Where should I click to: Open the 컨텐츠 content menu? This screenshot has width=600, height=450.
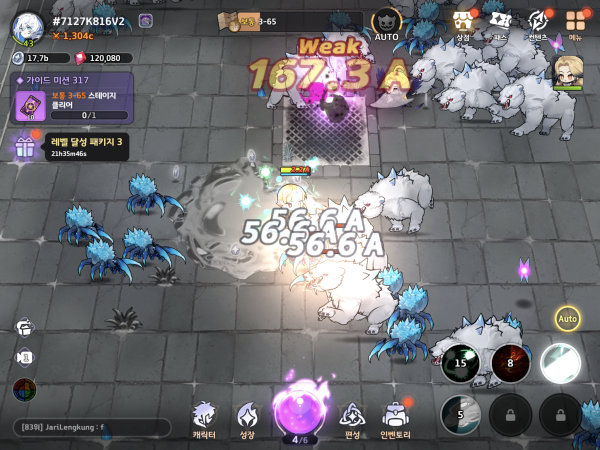click(538, 24)
